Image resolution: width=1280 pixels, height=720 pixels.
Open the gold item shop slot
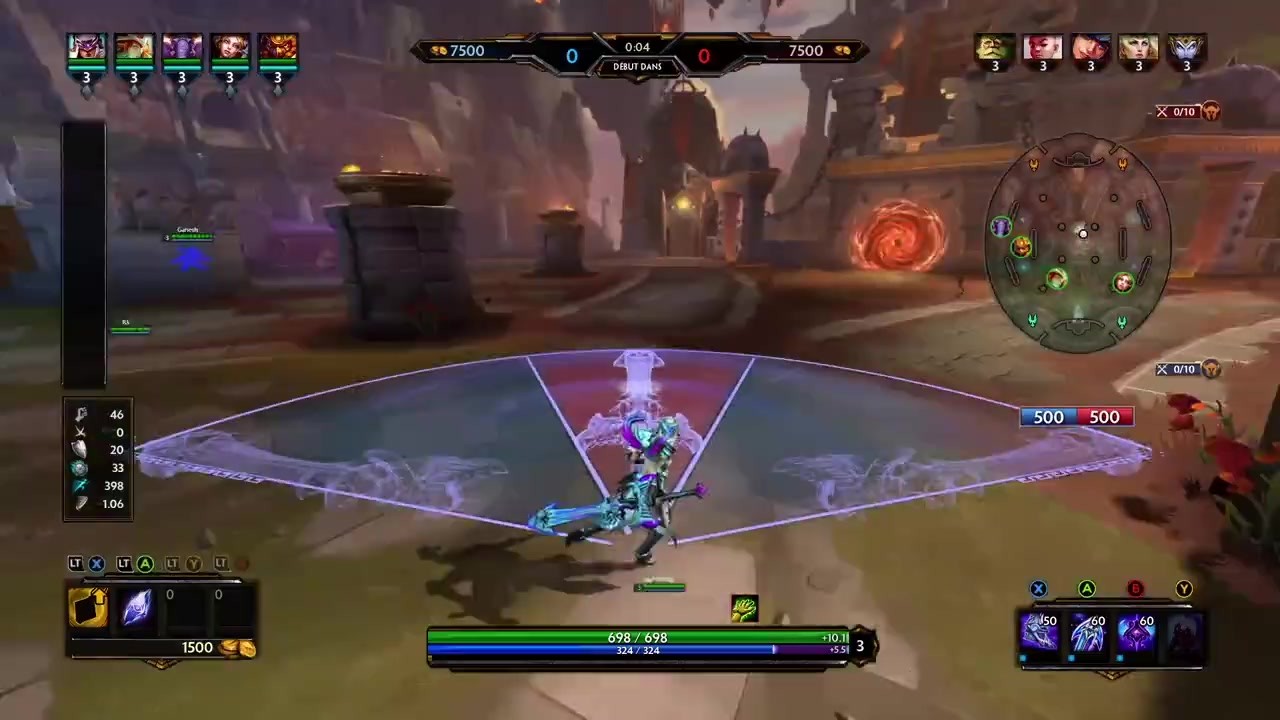click(88, 608)
